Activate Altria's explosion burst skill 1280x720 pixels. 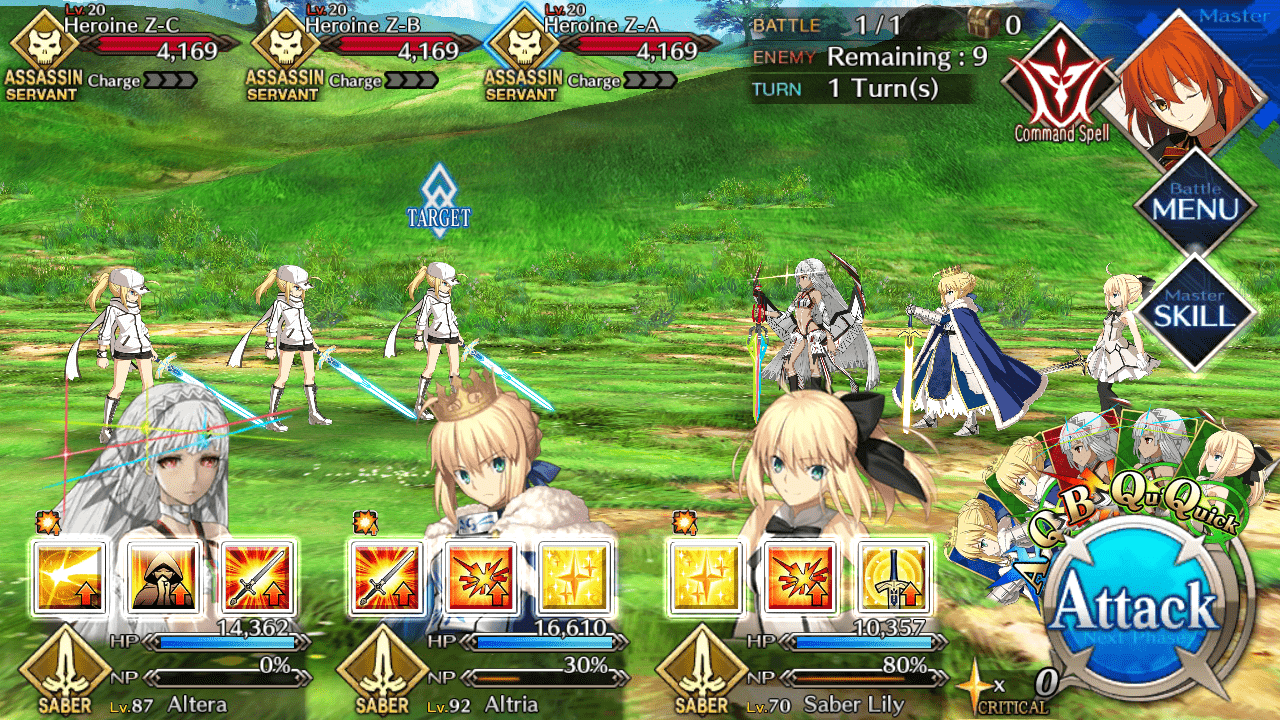481,578
